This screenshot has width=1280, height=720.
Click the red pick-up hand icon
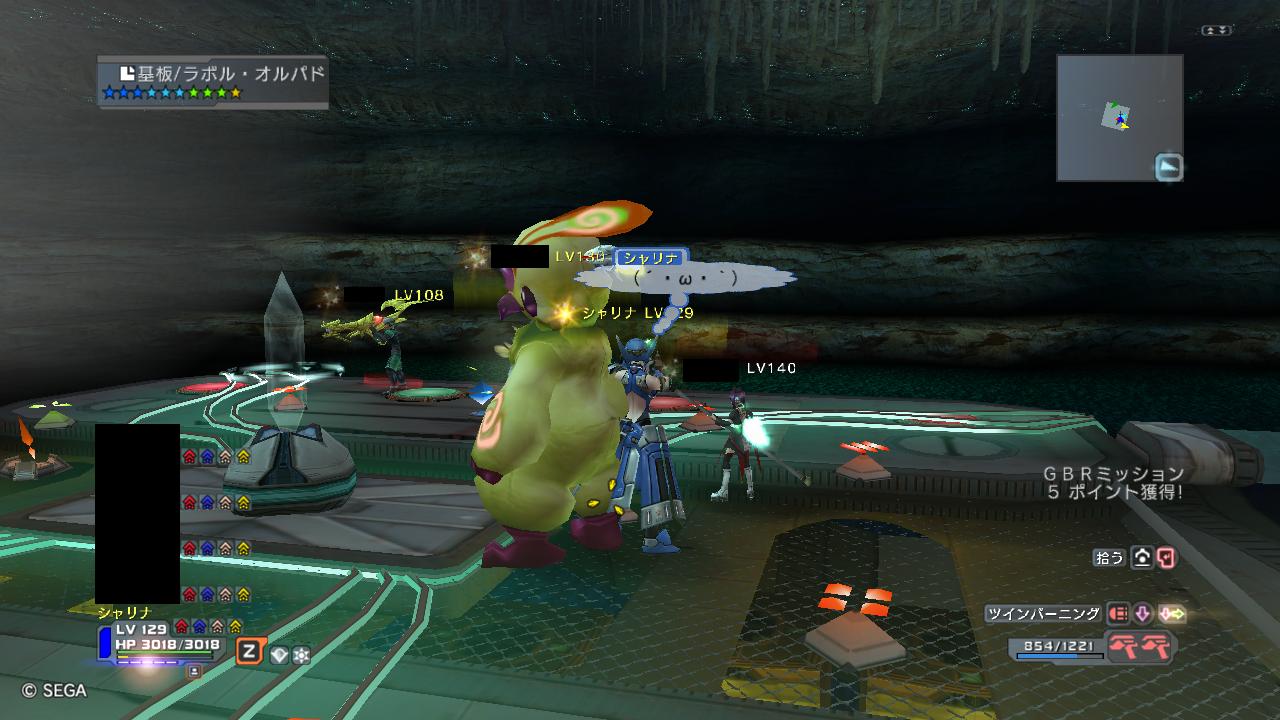pyautogui.click(x=1165, y=558)
